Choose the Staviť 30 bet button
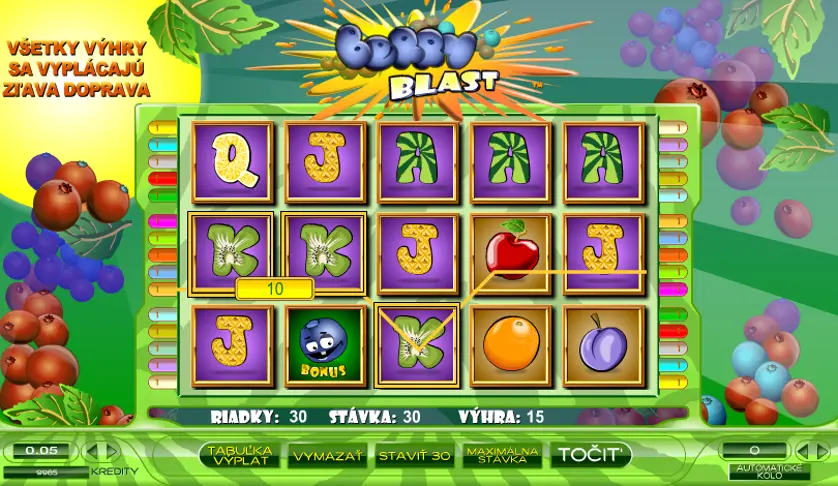 click(x=414, y=455)
